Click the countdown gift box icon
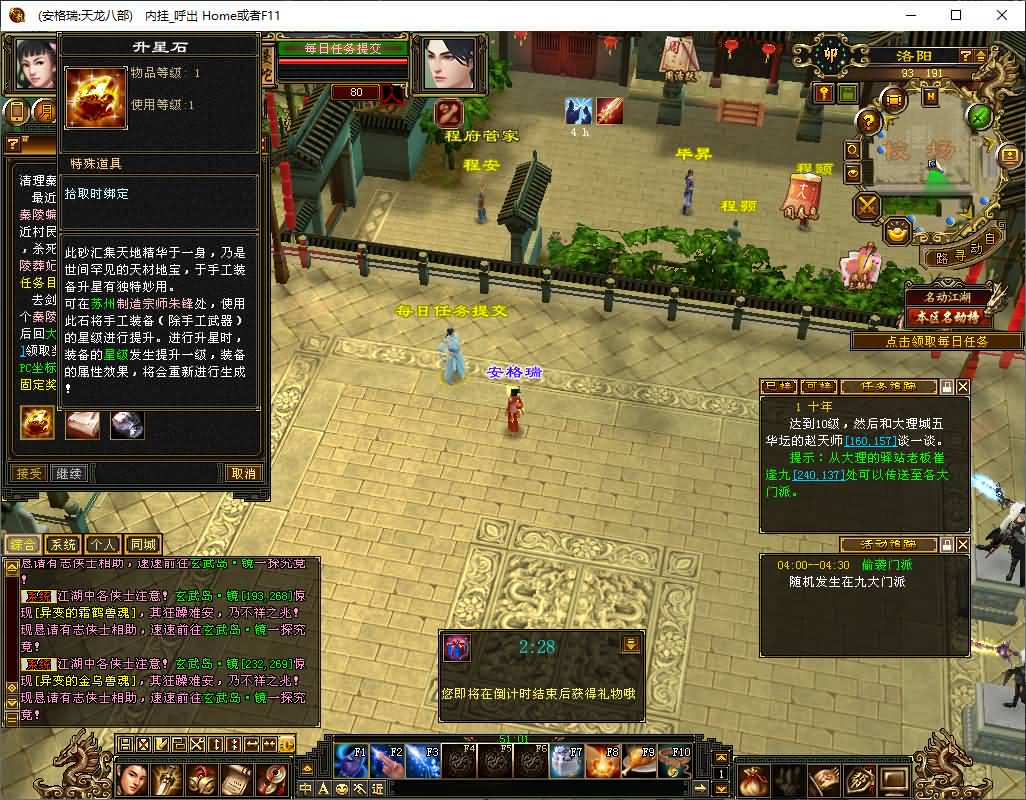The height and width of the screenshot is (800, 1026). (457, 647)
